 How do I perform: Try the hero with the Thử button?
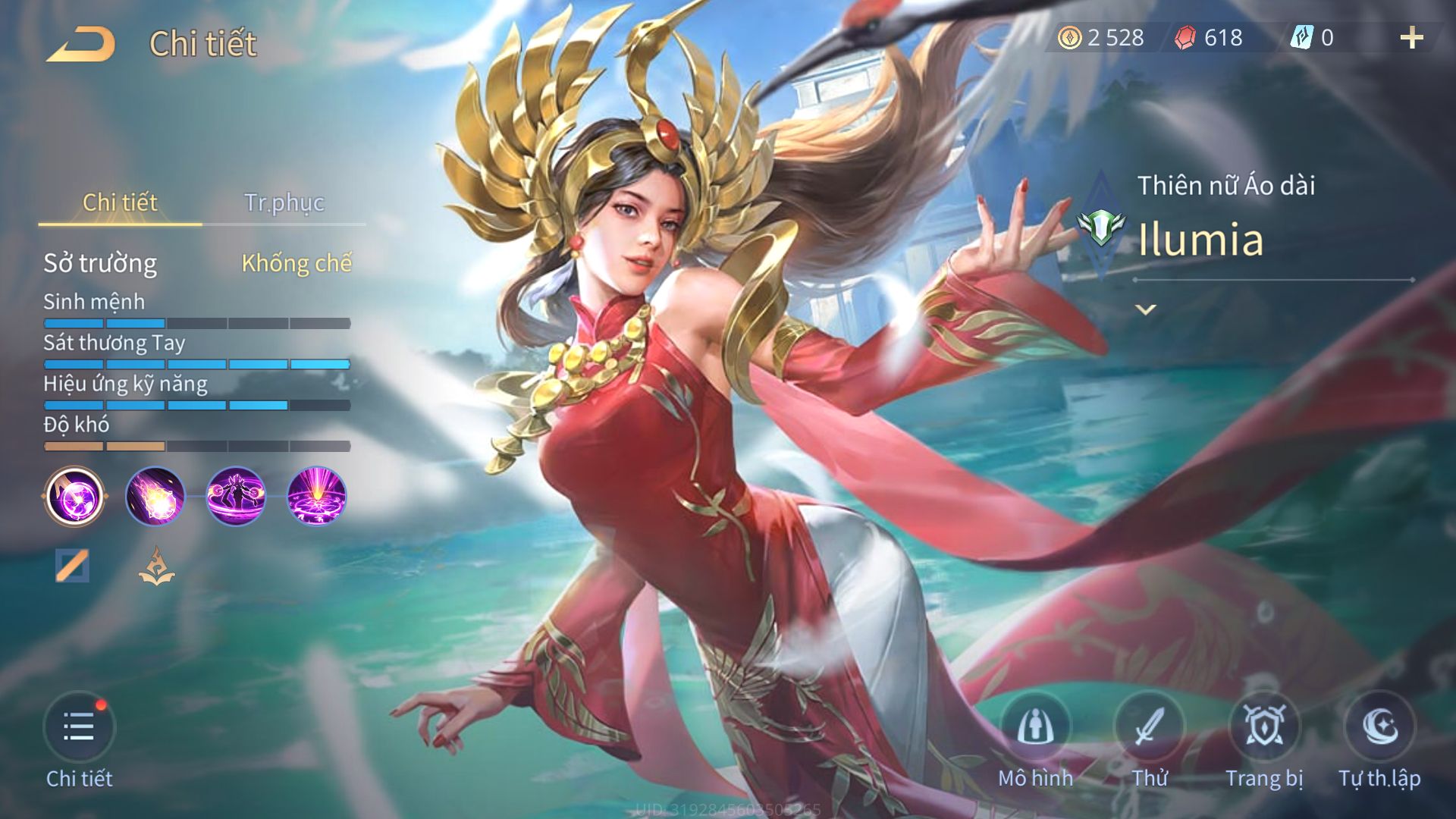tap(1149, 728)
